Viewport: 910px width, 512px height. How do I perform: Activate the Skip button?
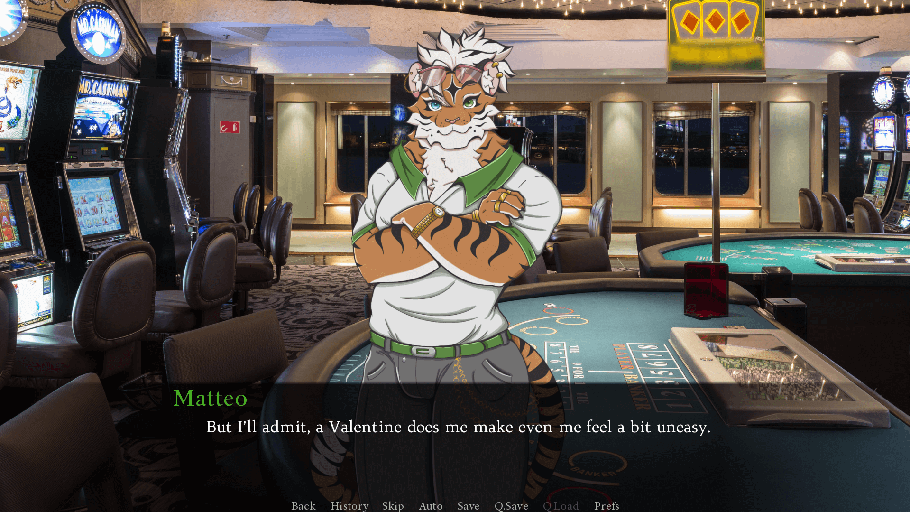click(393, 506)
